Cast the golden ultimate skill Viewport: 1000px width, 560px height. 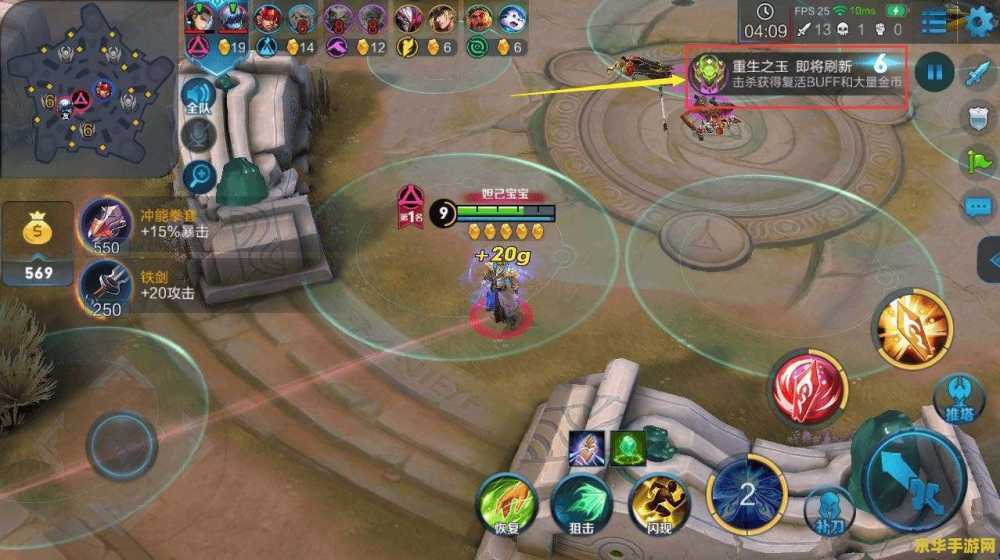(x=911, y=327)
